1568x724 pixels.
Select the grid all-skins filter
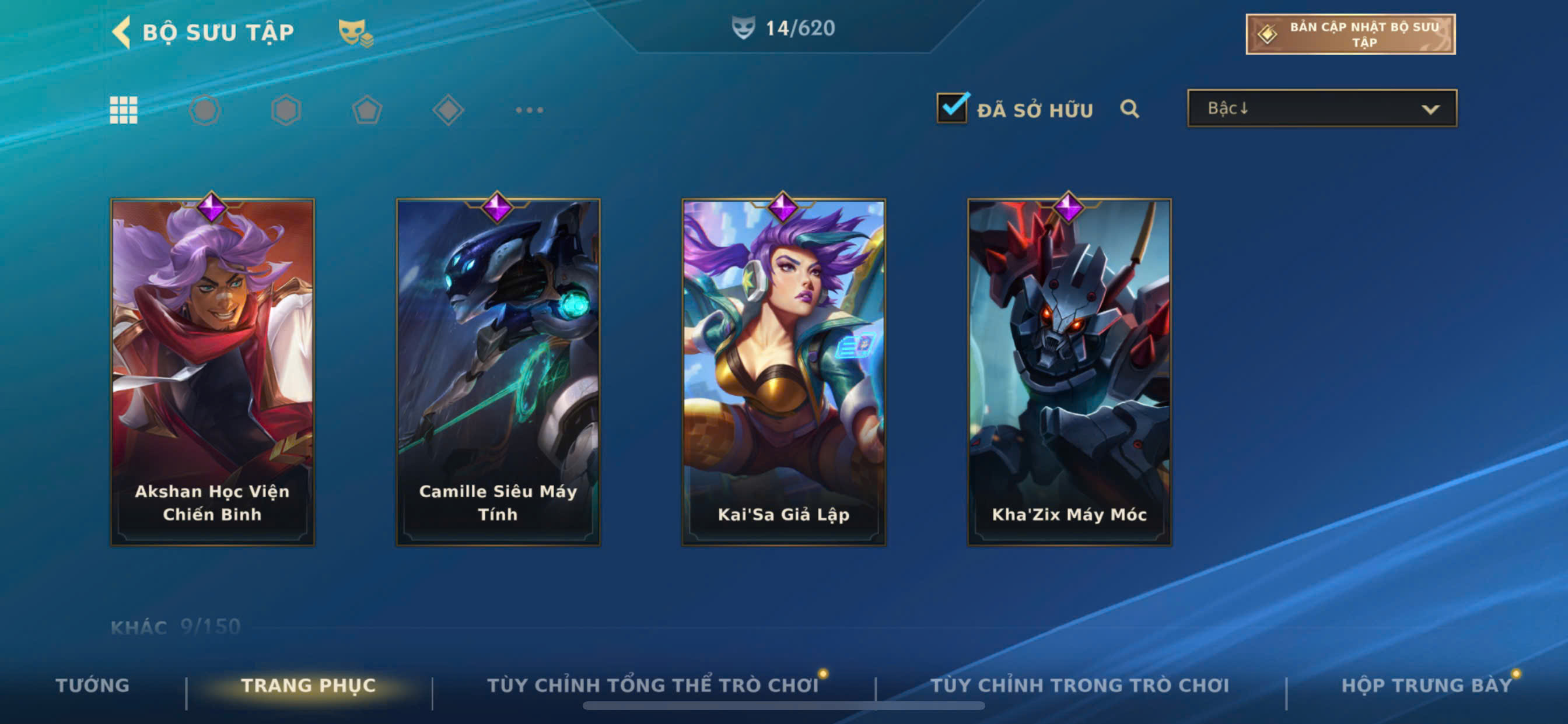pyautogui.click(x=124, y=110)
